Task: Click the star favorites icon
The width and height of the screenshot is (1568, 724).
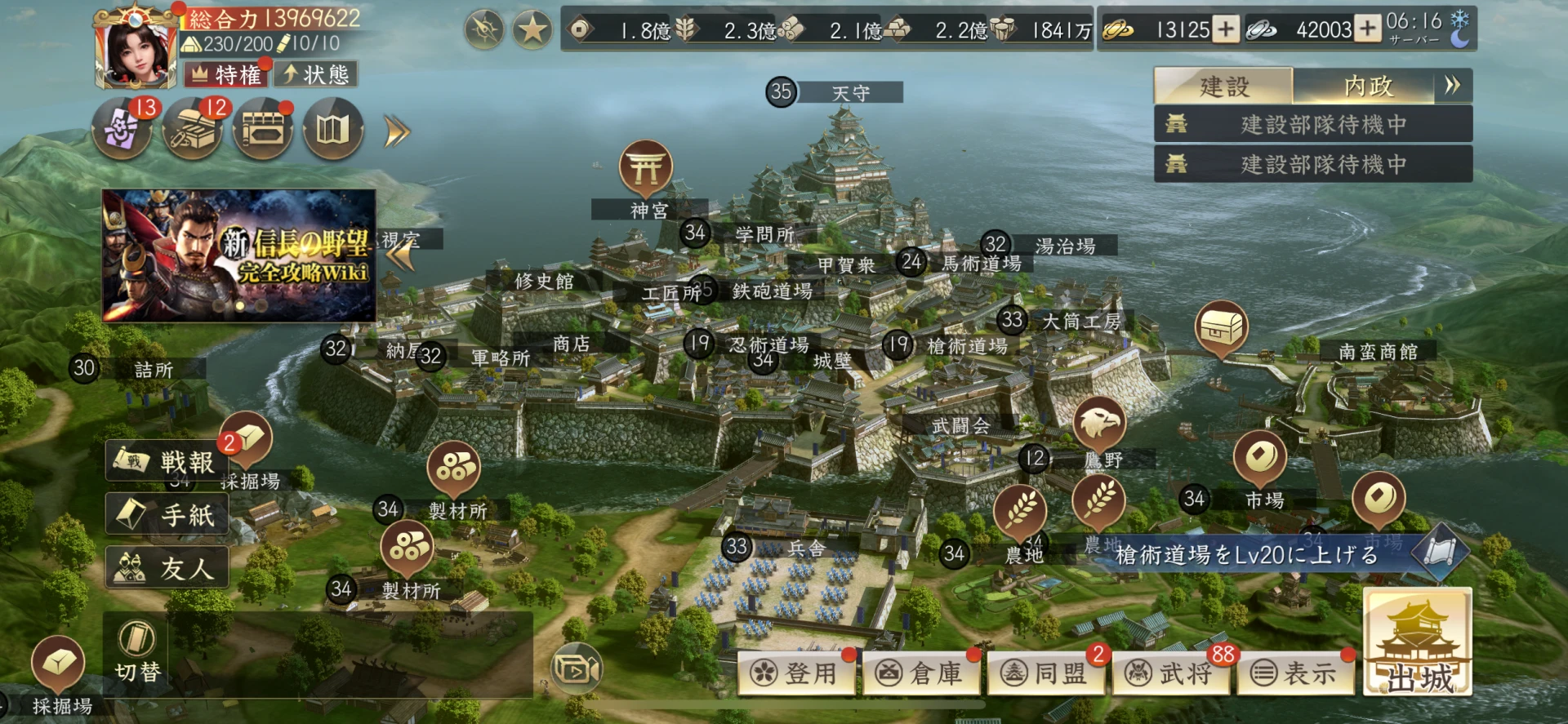Action: click(x=532, y=31)
